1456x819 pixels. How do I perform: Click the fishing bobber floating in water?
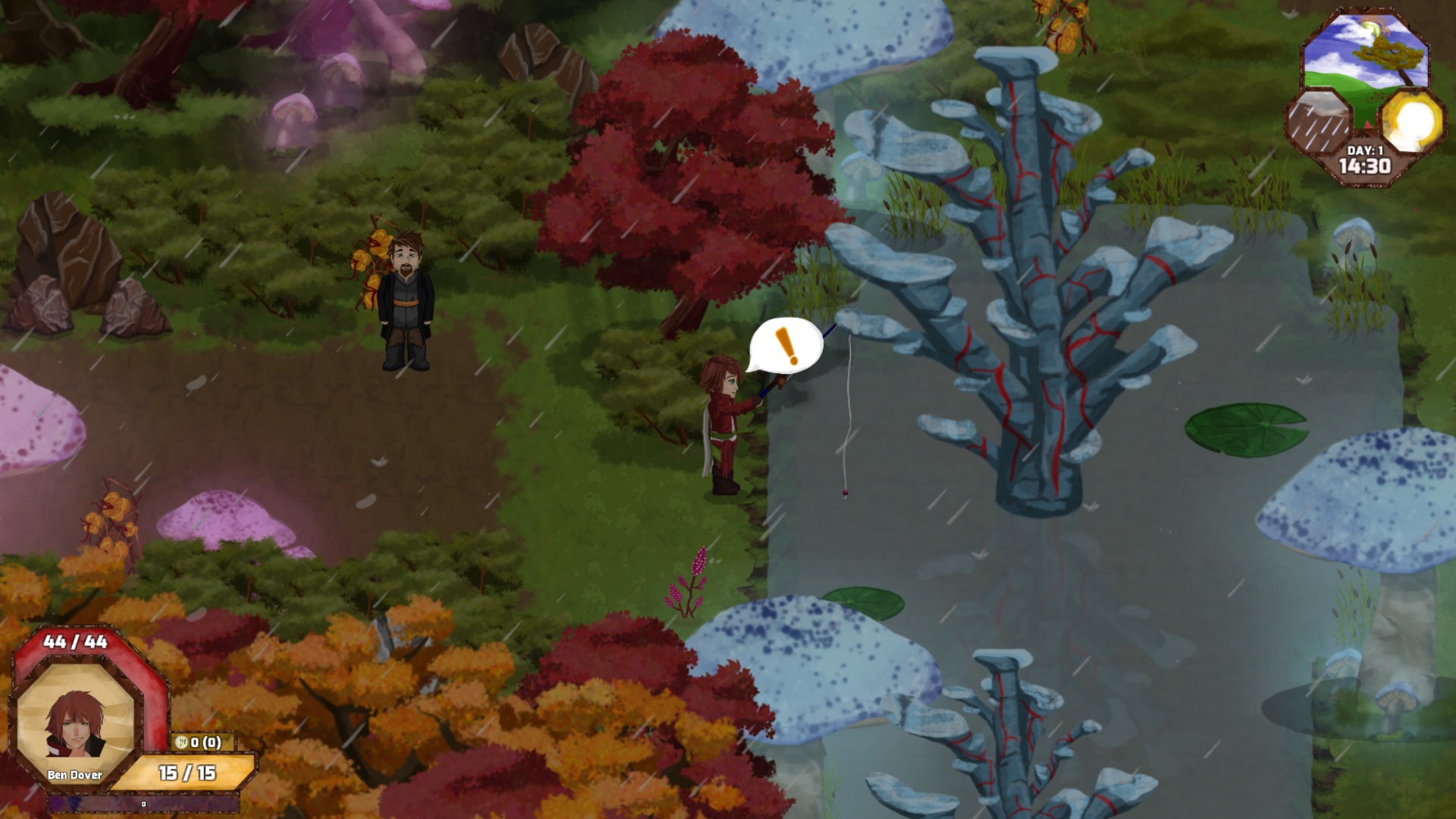(846, 493)
